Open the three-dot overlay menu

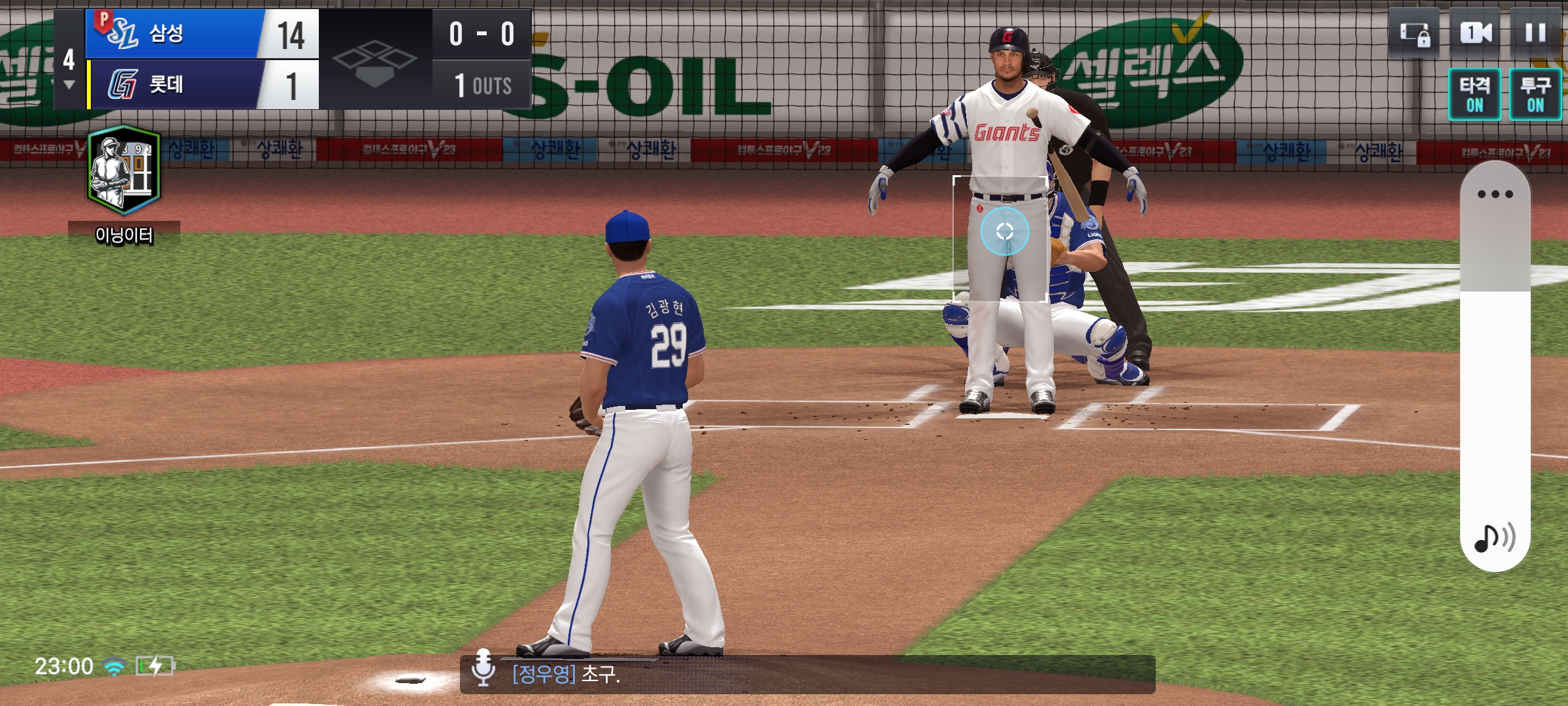tap(1495, 194)
